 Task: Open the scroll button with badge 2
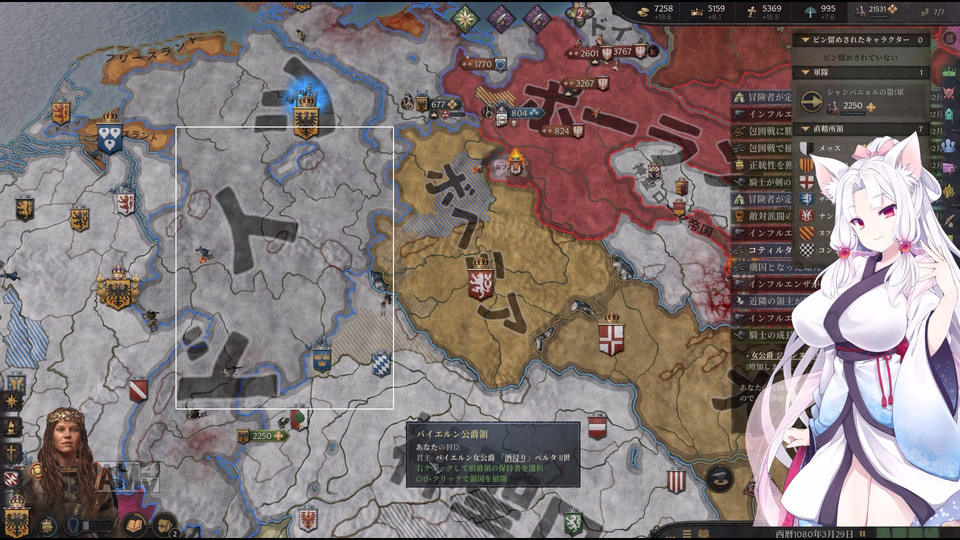163,524
